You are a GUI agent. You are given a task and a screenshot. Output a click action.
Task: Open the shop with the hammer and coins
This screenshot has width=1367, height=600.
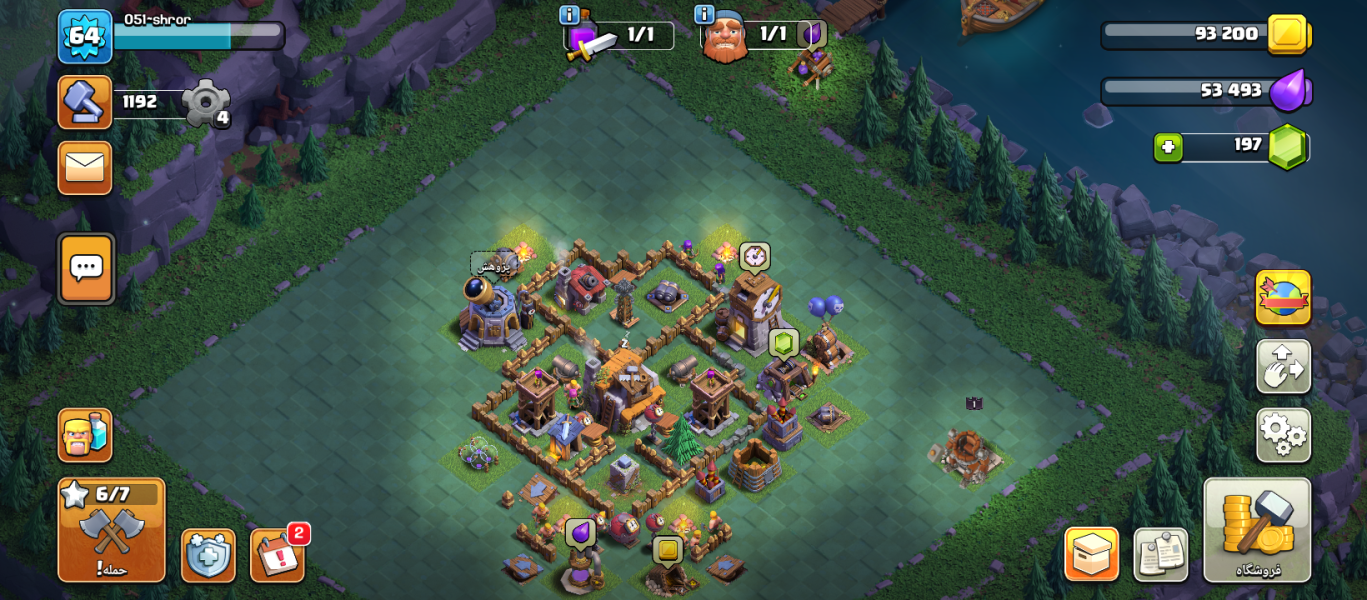(x=1257, y=529)
